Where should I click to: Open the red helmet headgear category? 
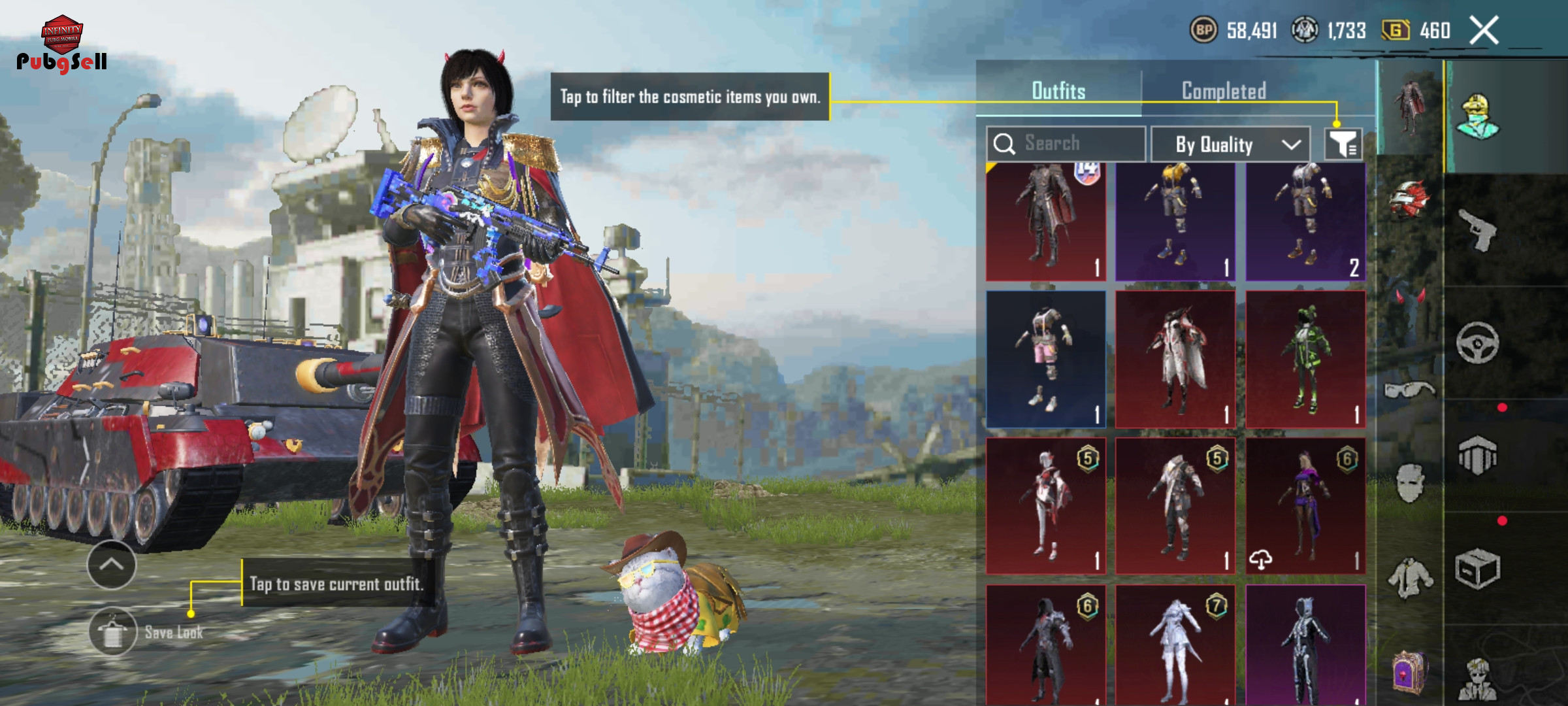(x=1410, y=198)
